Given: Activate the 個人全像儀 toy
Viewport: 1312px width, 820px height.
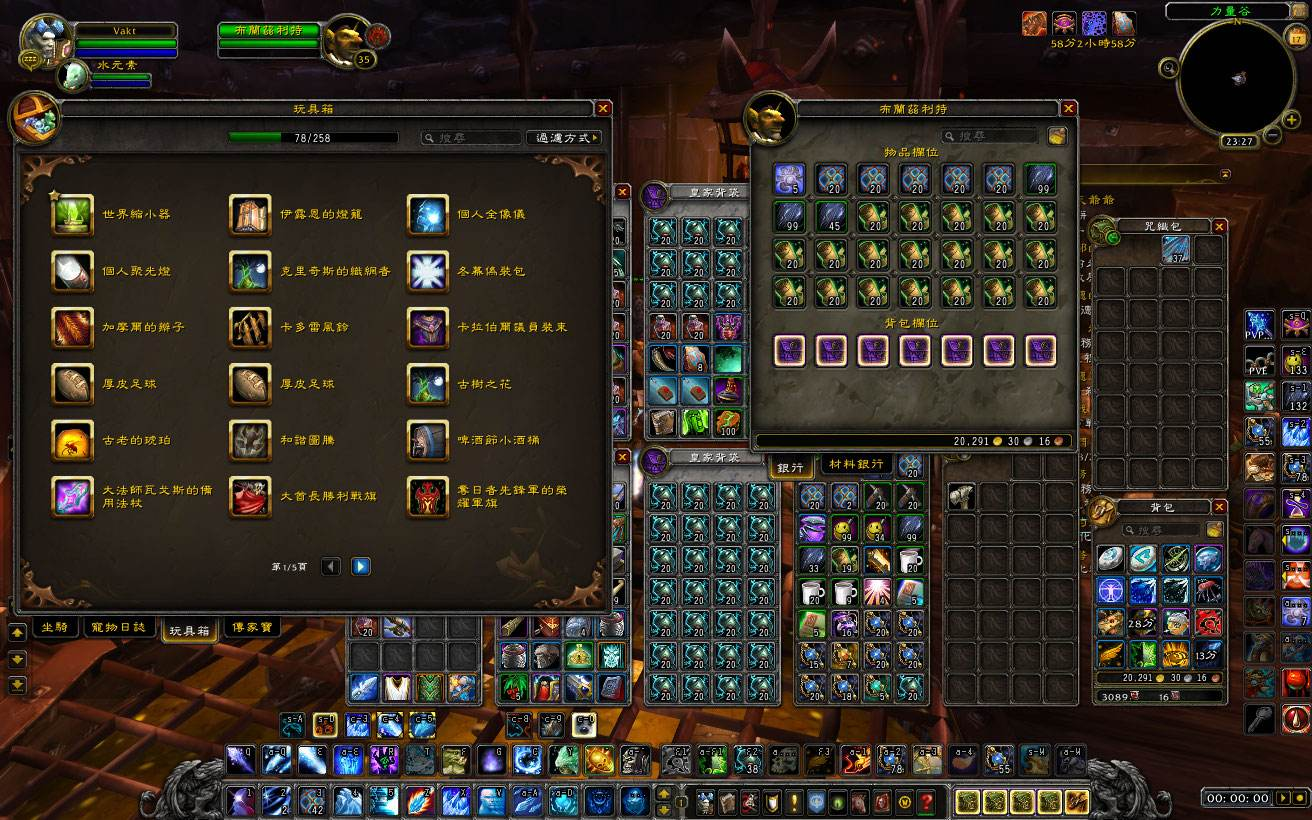Looking at the screenshot, I should pyautogui.click(x=427, y=214).
